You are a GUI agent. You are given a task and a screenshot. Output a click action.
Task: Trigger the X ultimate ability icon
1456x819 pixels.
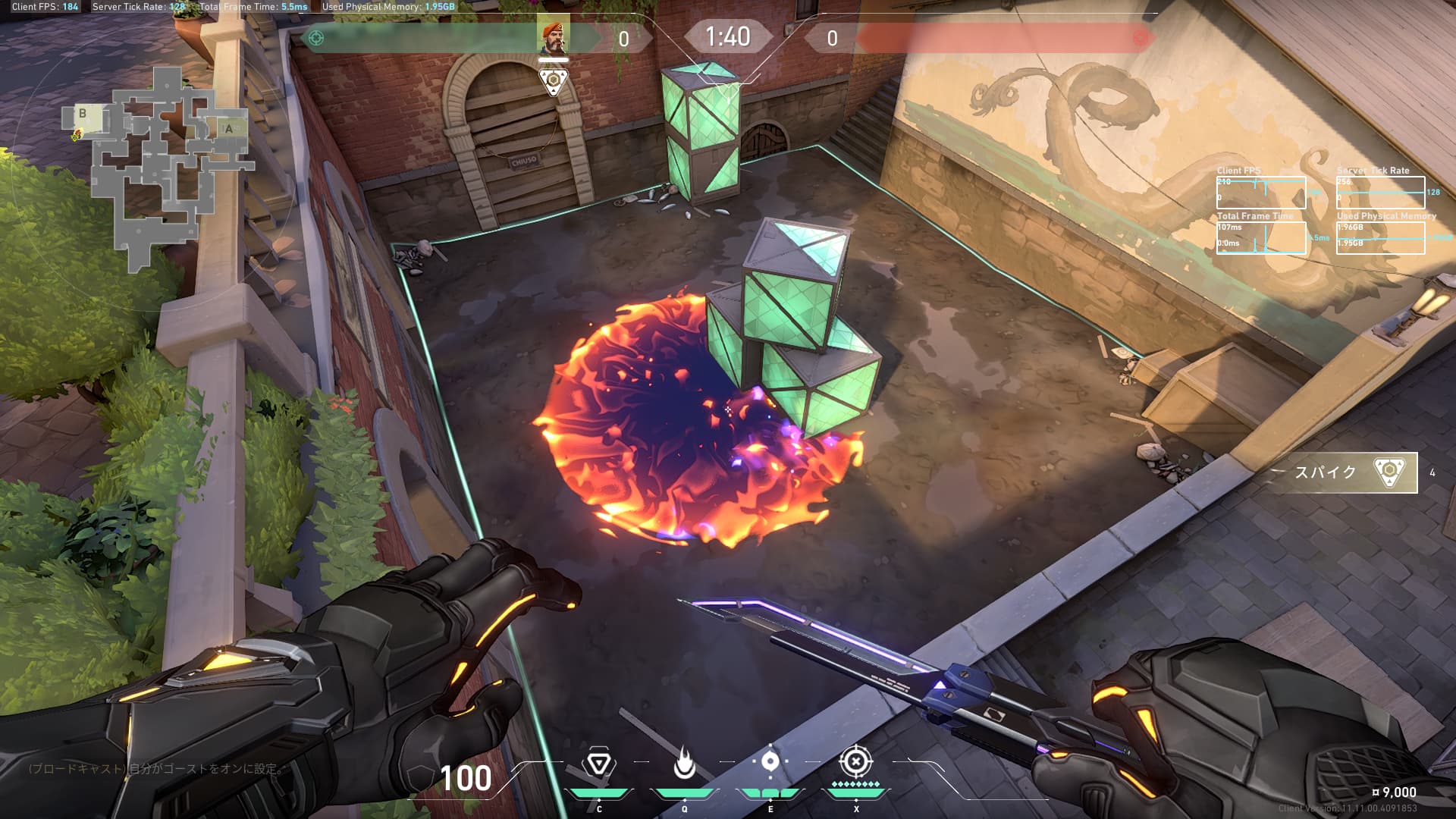[855, 761]
